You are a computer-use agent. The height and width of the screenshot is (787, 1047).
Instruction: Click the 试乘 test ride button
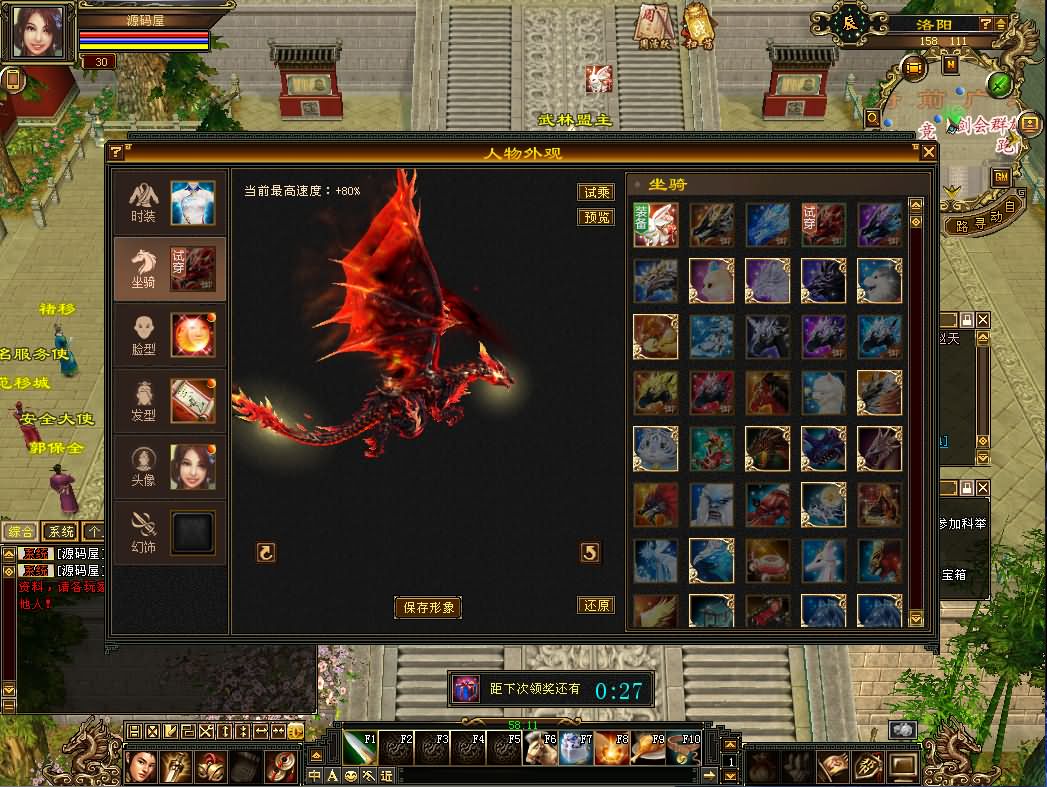[x=596, y=193]
